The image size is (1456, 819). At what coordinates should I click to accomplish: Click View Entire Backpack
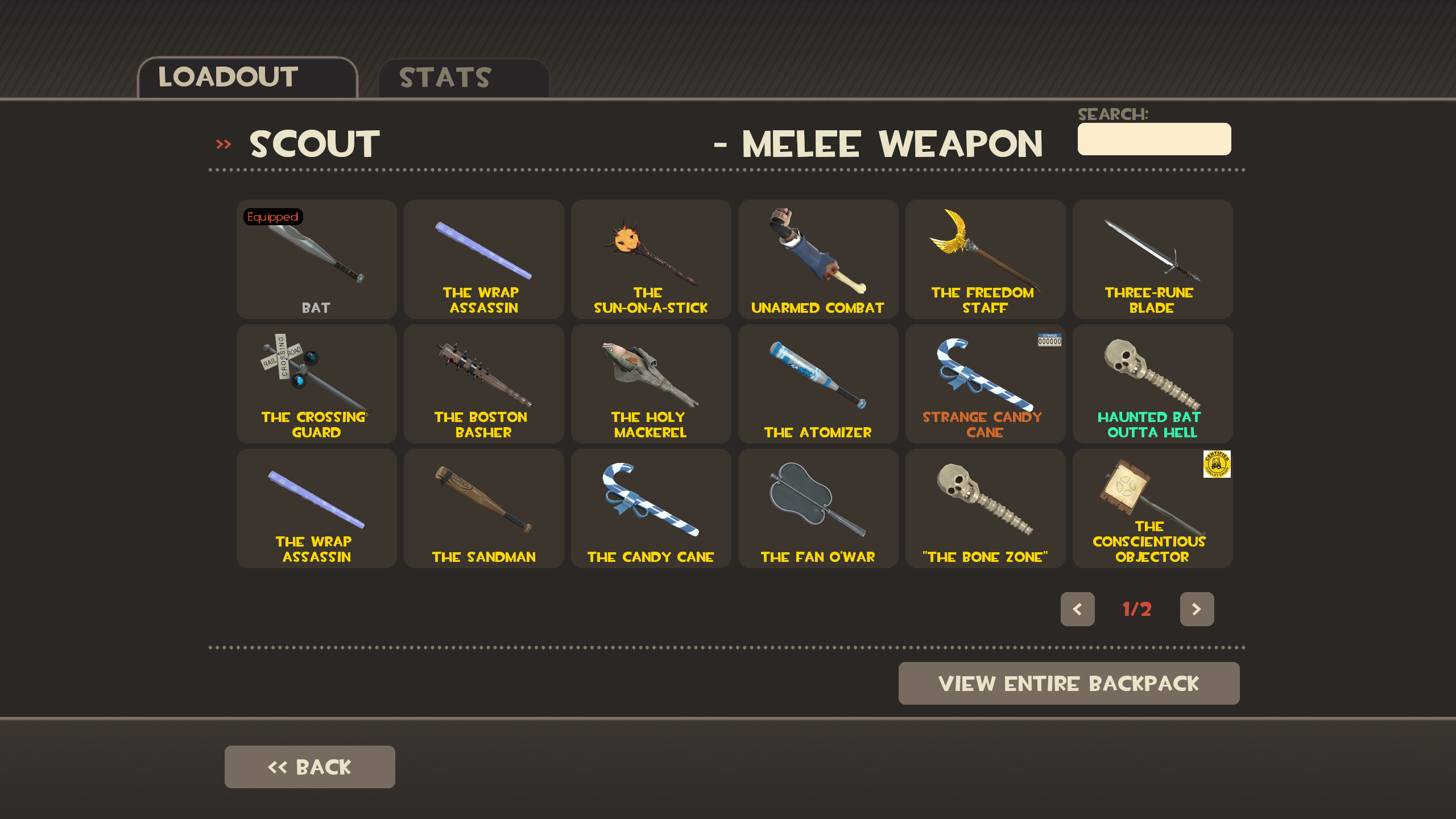[1069, 683]
